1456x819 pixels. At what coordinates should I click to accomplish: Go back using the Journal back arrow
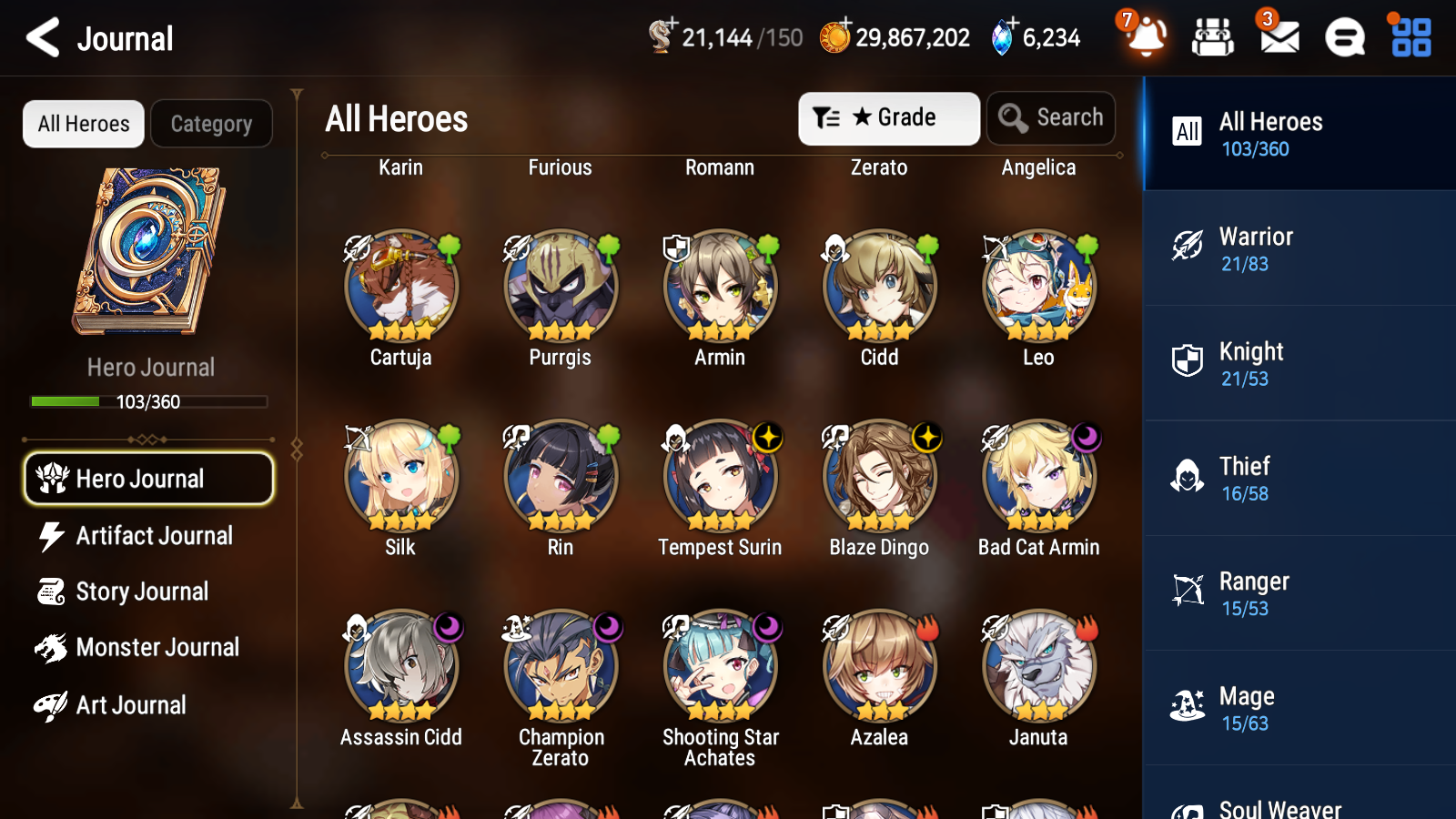41,37
